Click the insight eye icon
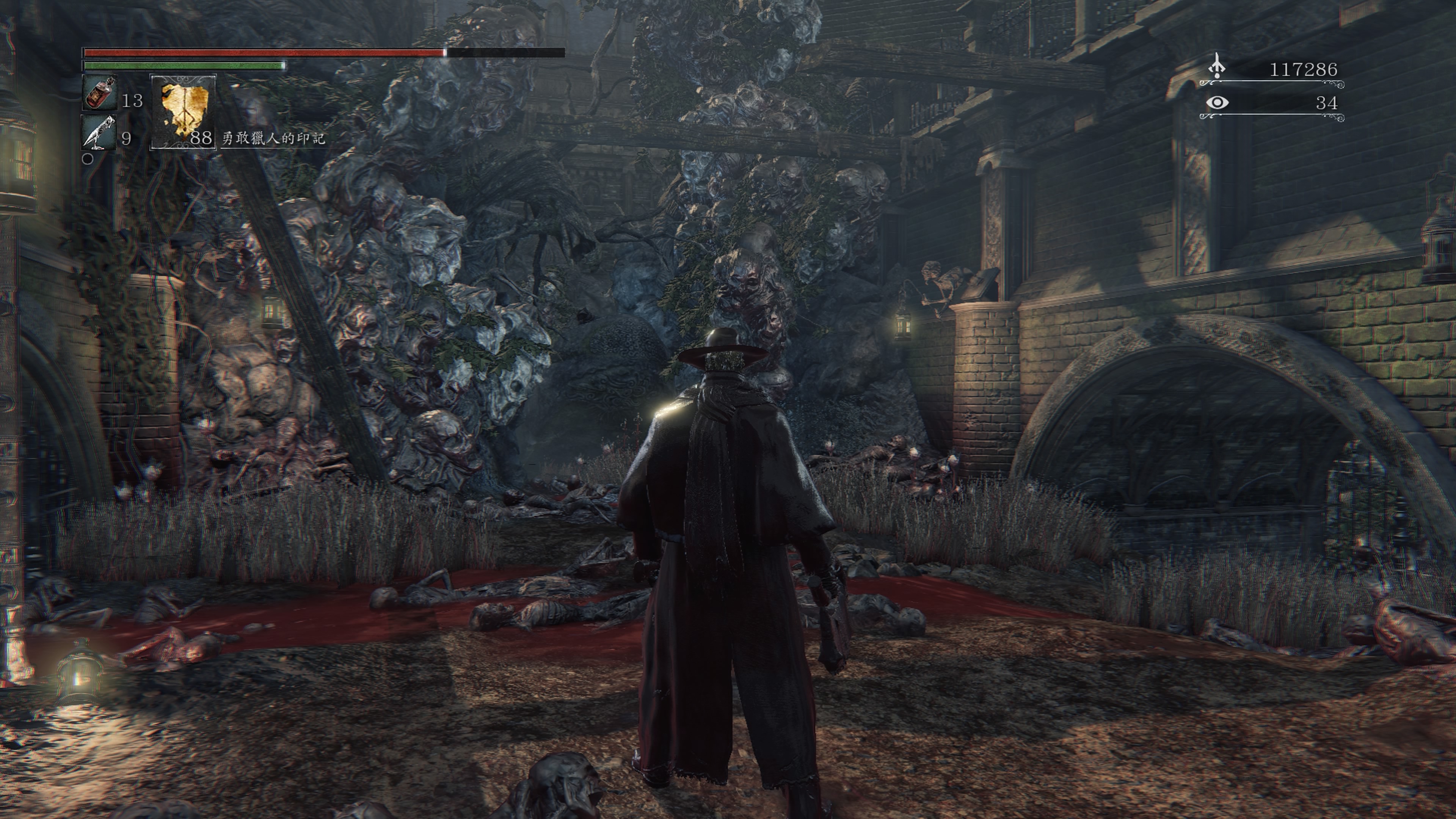 [1217, 103]
